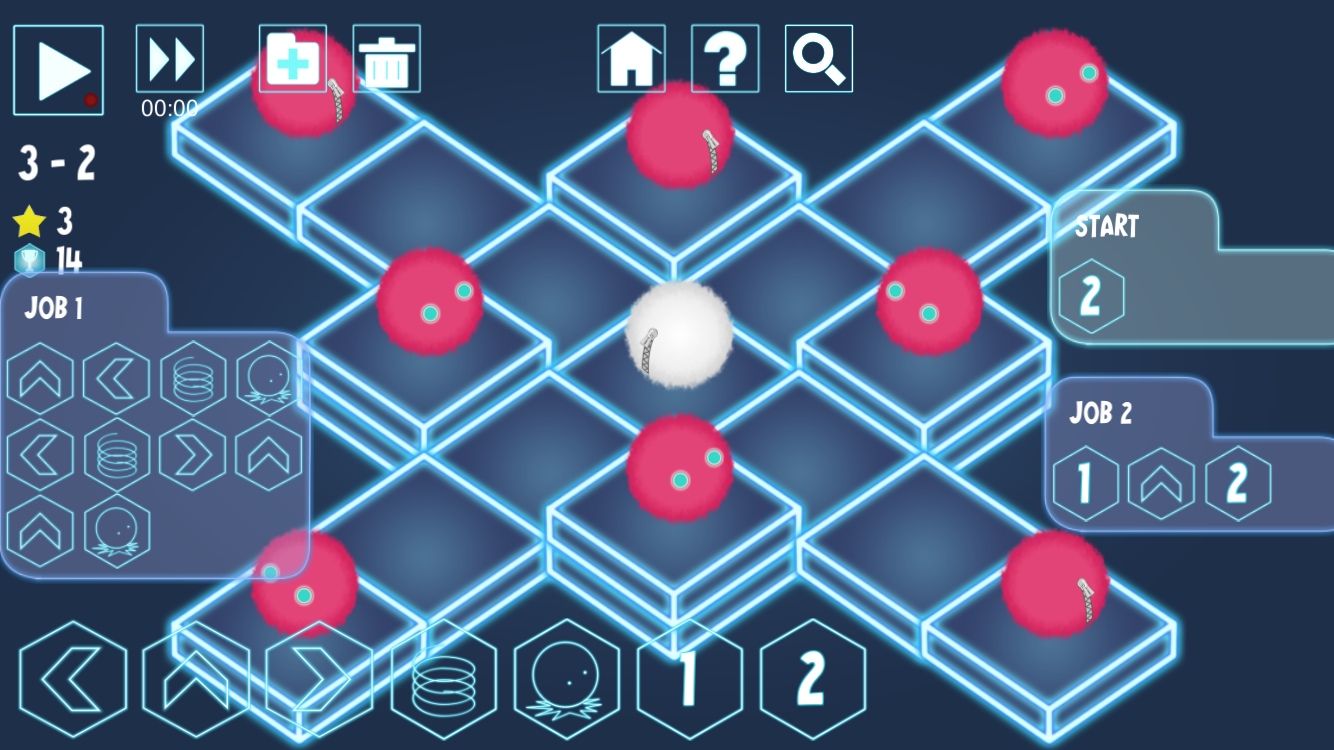Select the splat ball command icon
The height and width of the screenshot is (750, 1334).
pyautogui.click(x=566, y=680)
